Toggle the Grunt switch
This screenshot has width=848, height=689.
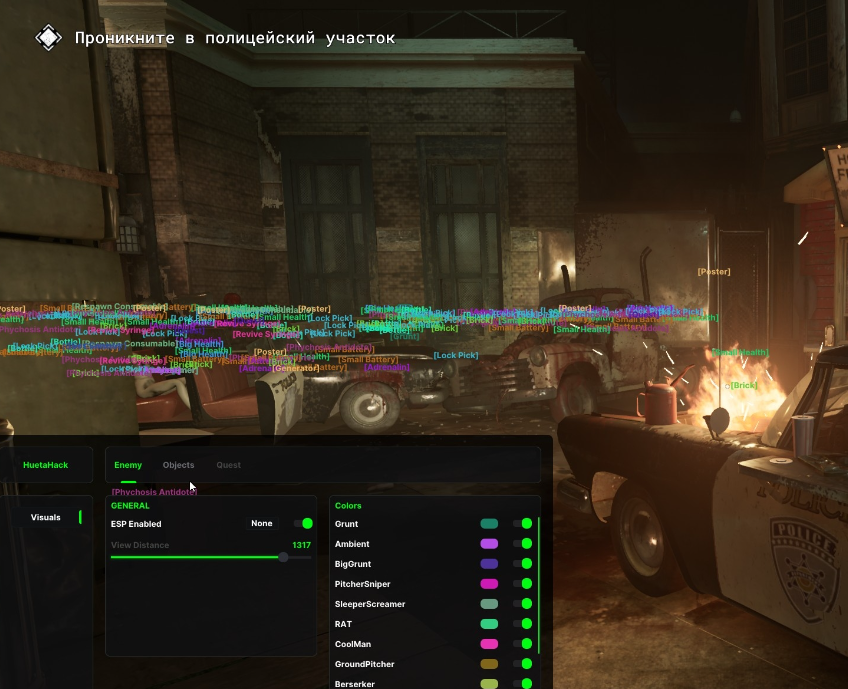[522, 523]
